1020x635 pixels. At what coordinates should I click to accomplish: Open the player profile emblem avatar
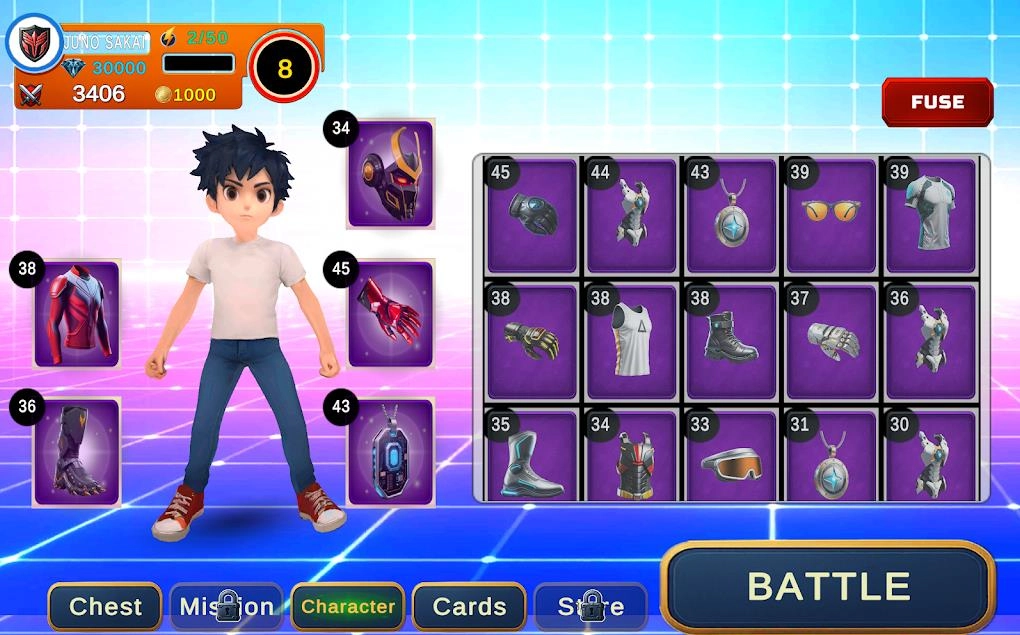36,42
